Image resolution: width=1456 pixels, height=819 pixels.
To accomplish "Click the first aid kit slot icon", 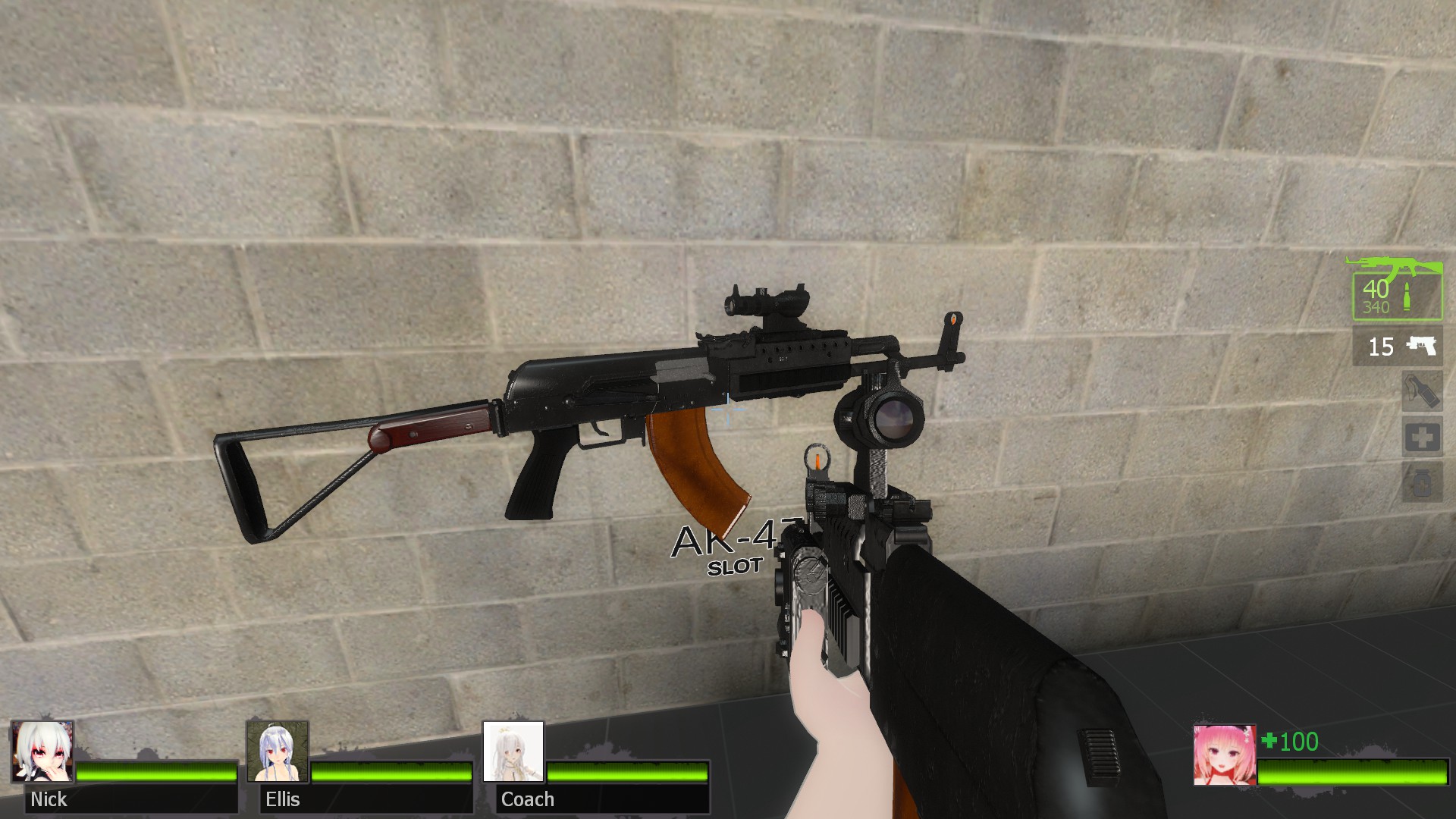I will [x=1423, y=435].
